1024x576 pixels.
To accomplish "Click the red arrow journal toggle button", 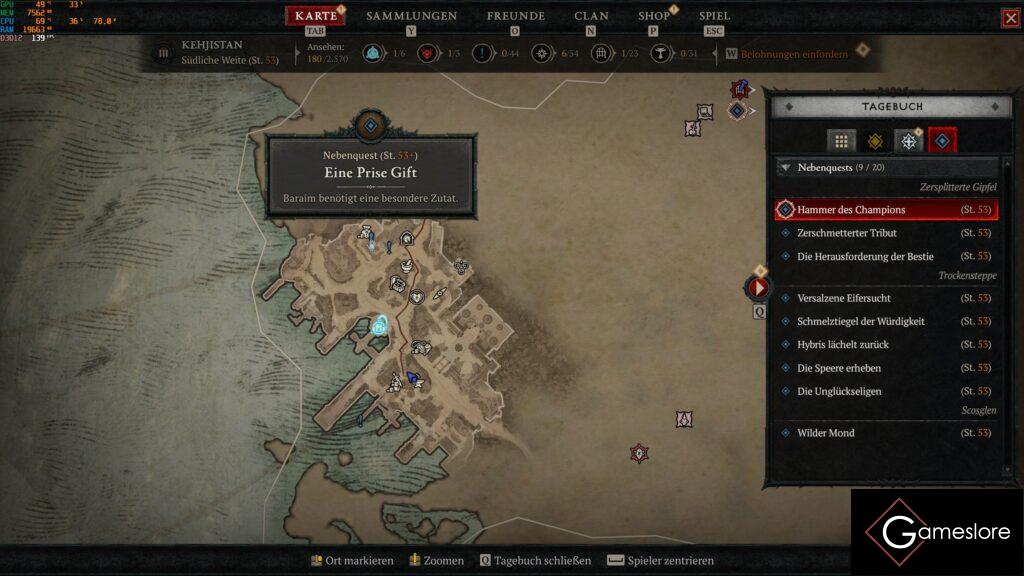I will [x=758, y=288].
